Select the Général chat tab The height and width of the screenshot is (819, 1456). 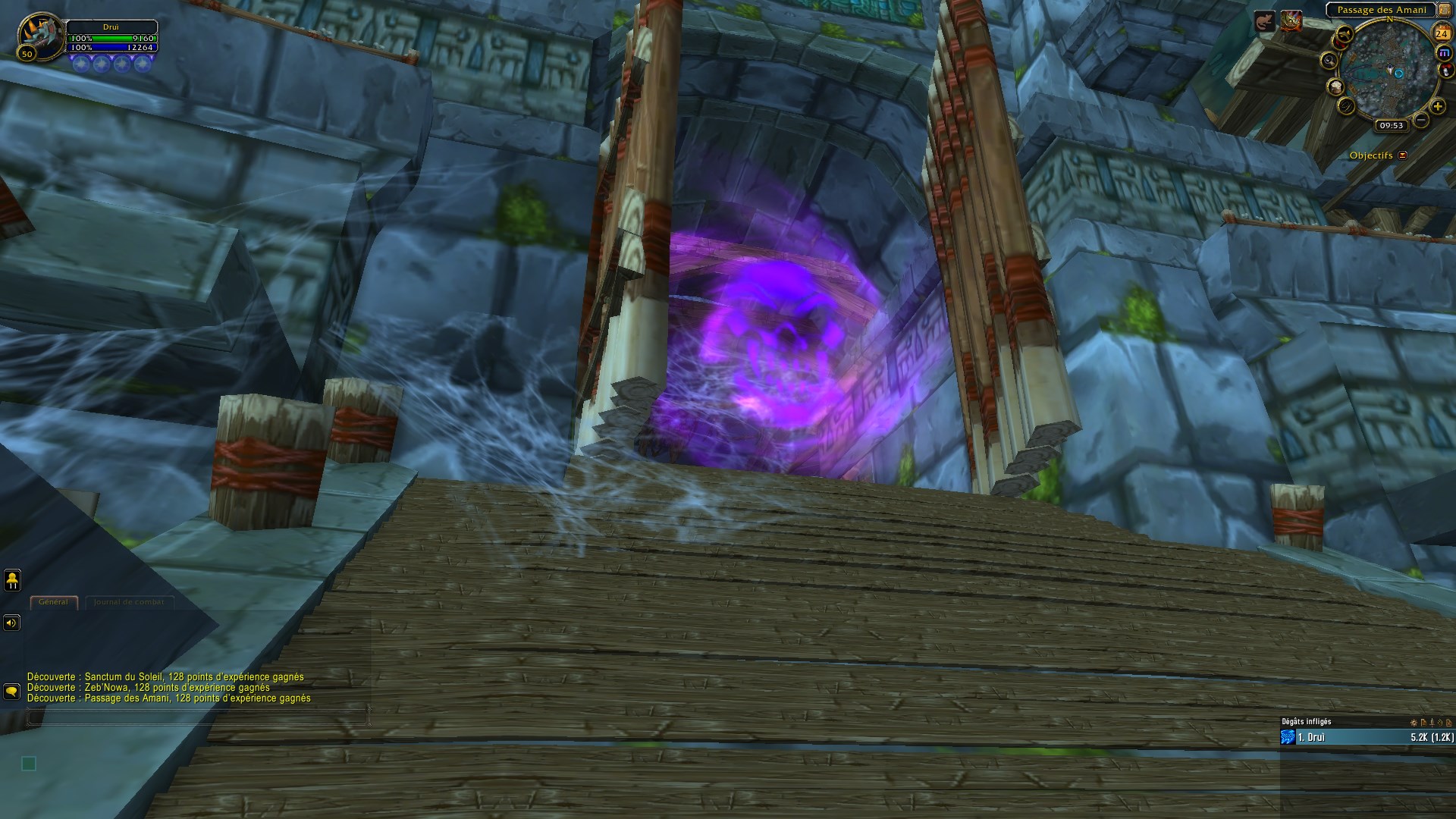[x=54, y=602]
